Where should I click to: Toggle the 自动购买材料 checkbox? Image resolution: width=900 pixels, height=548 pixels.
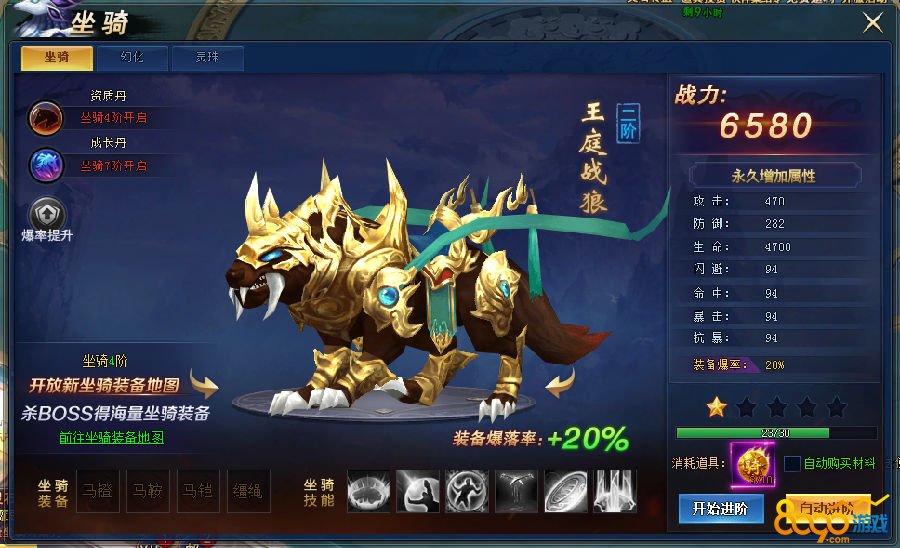click(792, 464)
